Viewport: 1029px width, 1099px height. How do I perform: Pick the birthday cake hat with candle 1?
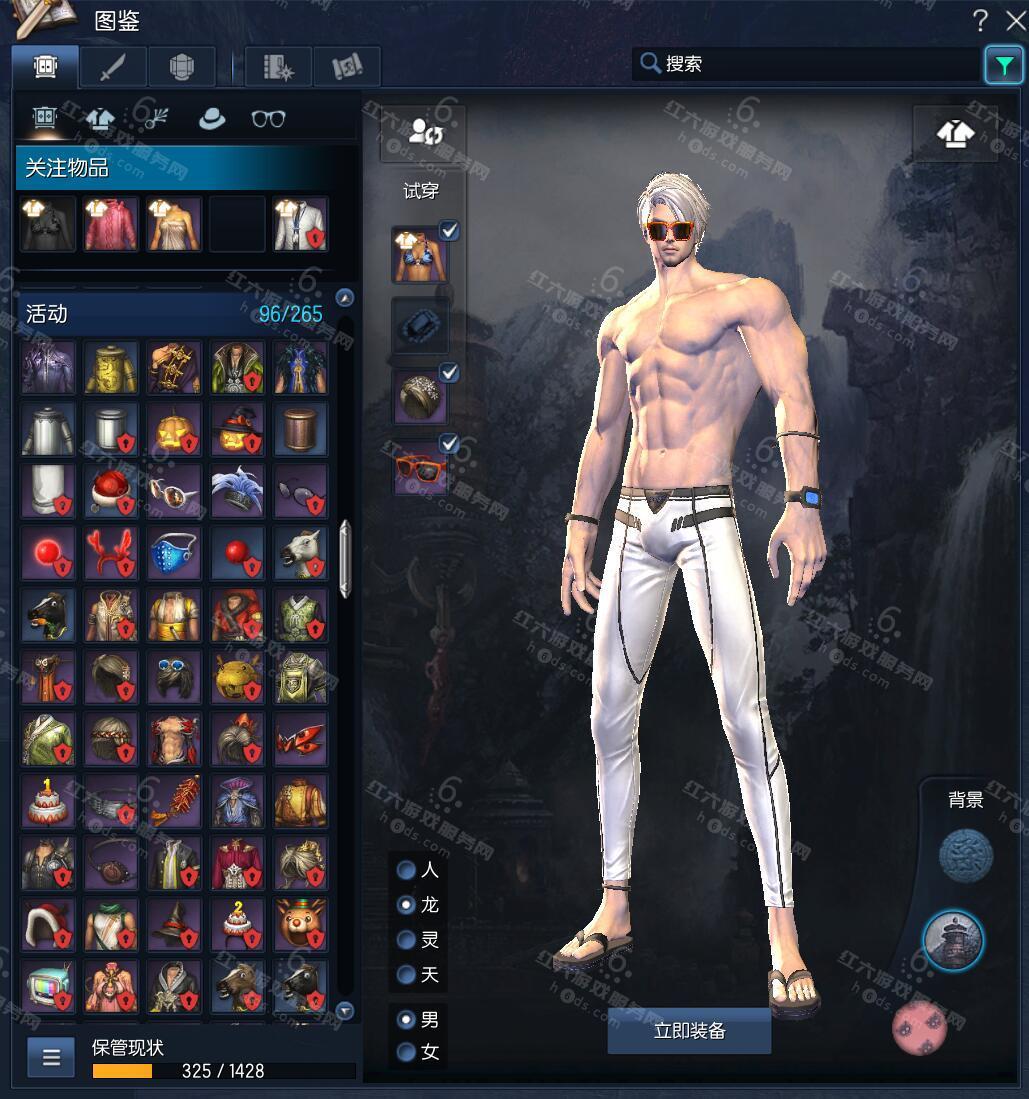point(47,799)
